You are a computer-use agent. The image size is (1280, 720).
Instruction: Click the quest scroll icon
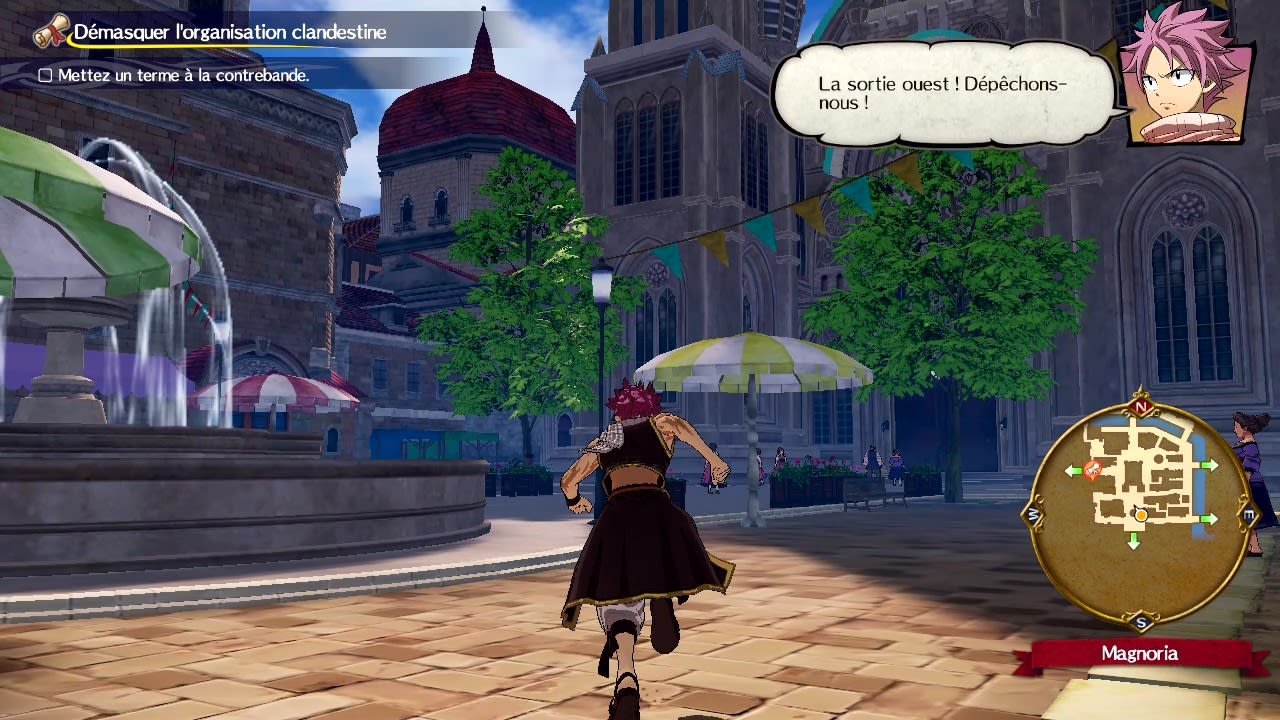(x=52, y=30)
